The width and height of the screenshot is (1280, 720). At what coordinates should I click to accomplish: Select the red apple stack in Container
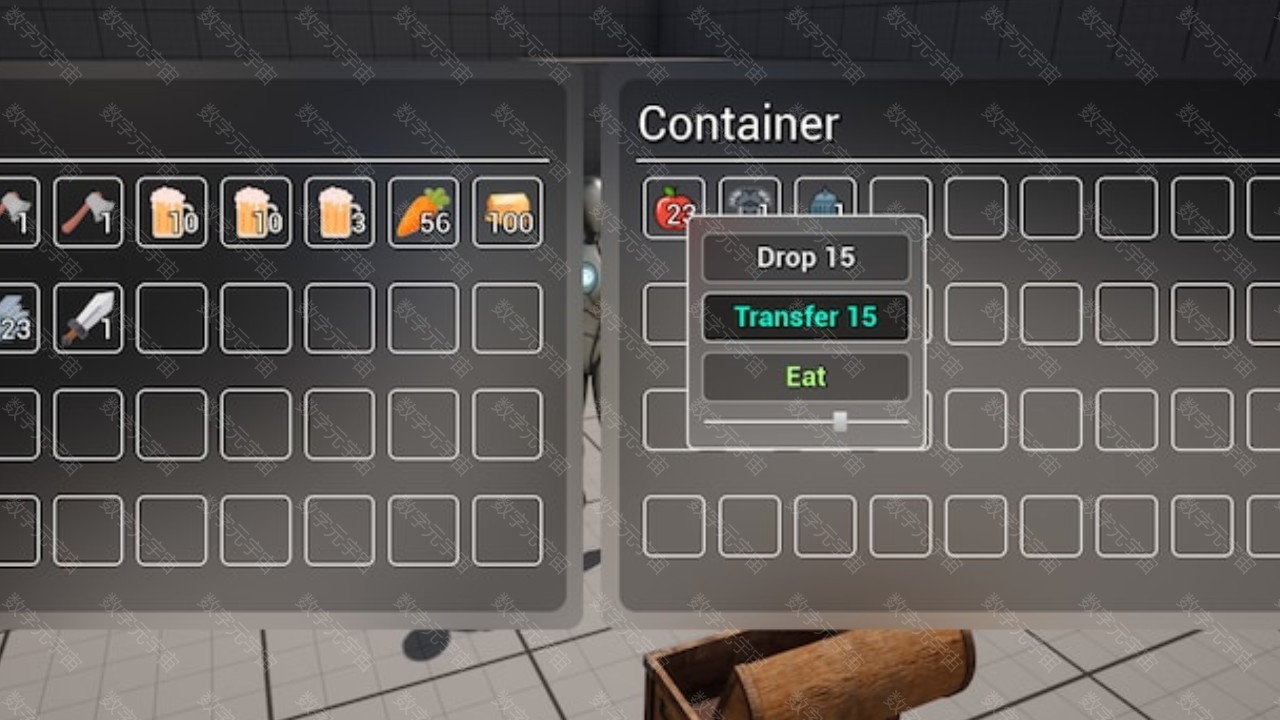pyautogui.click(x=672, y=207)
